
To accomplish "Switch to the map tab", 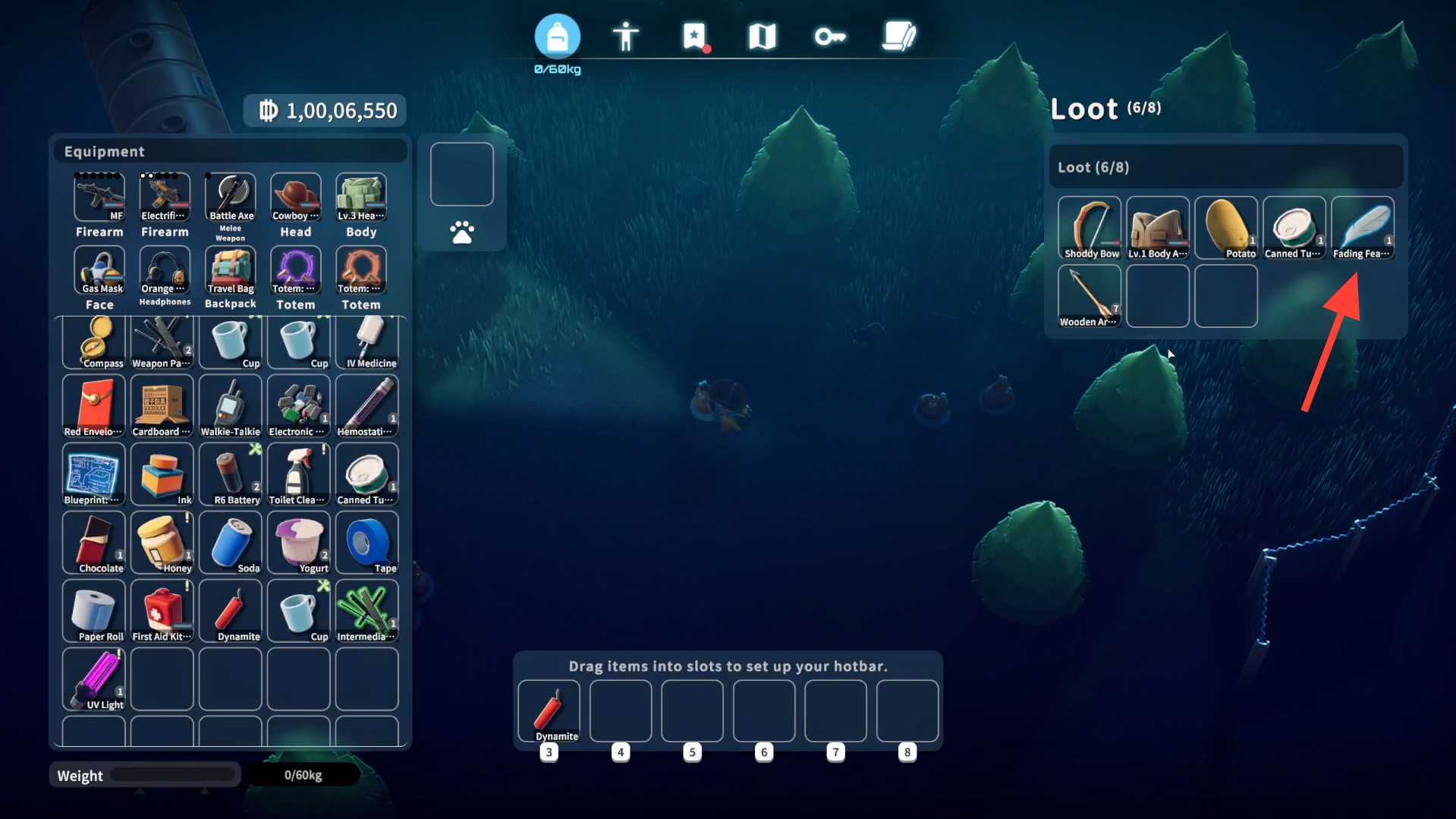I will (762, 36).
